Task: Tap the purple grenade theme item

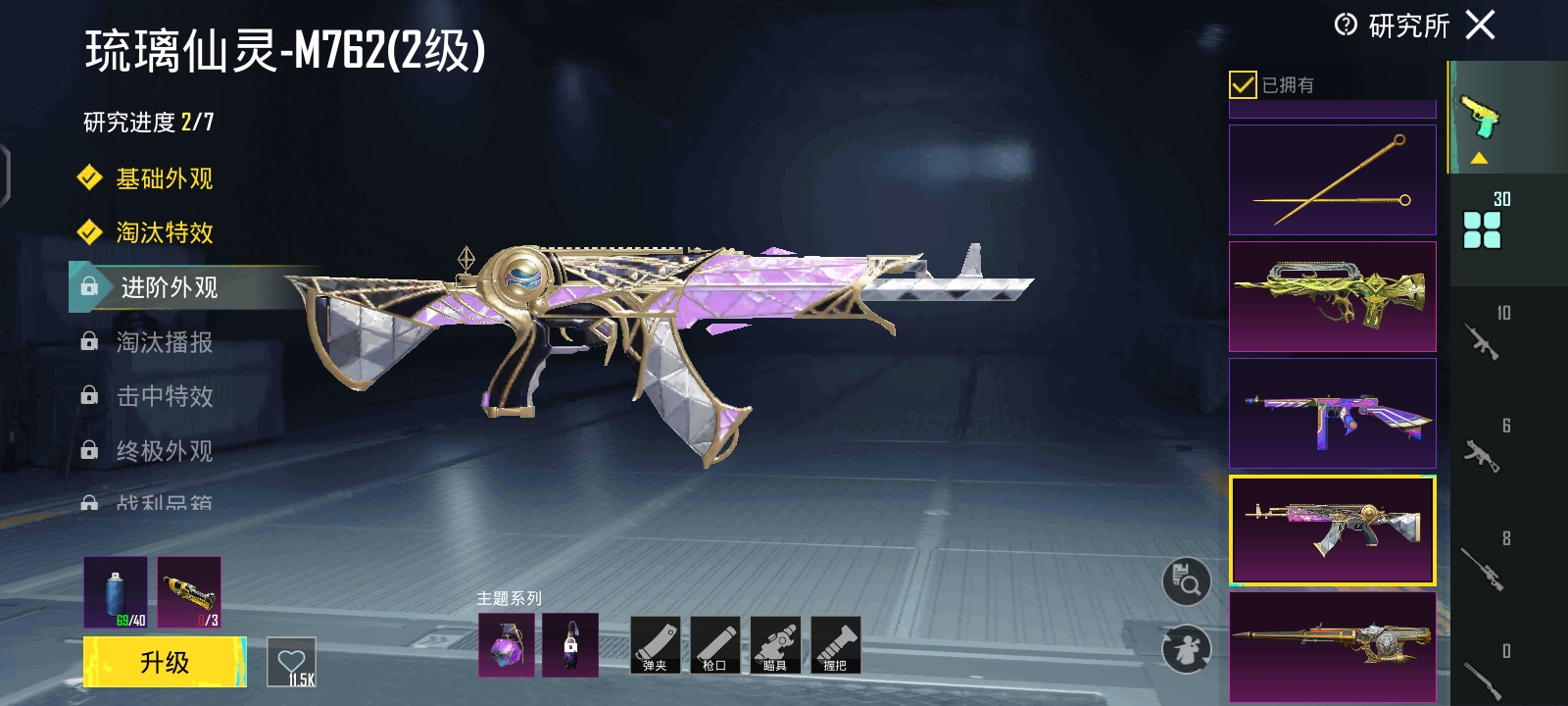Action: coord(507,645)
